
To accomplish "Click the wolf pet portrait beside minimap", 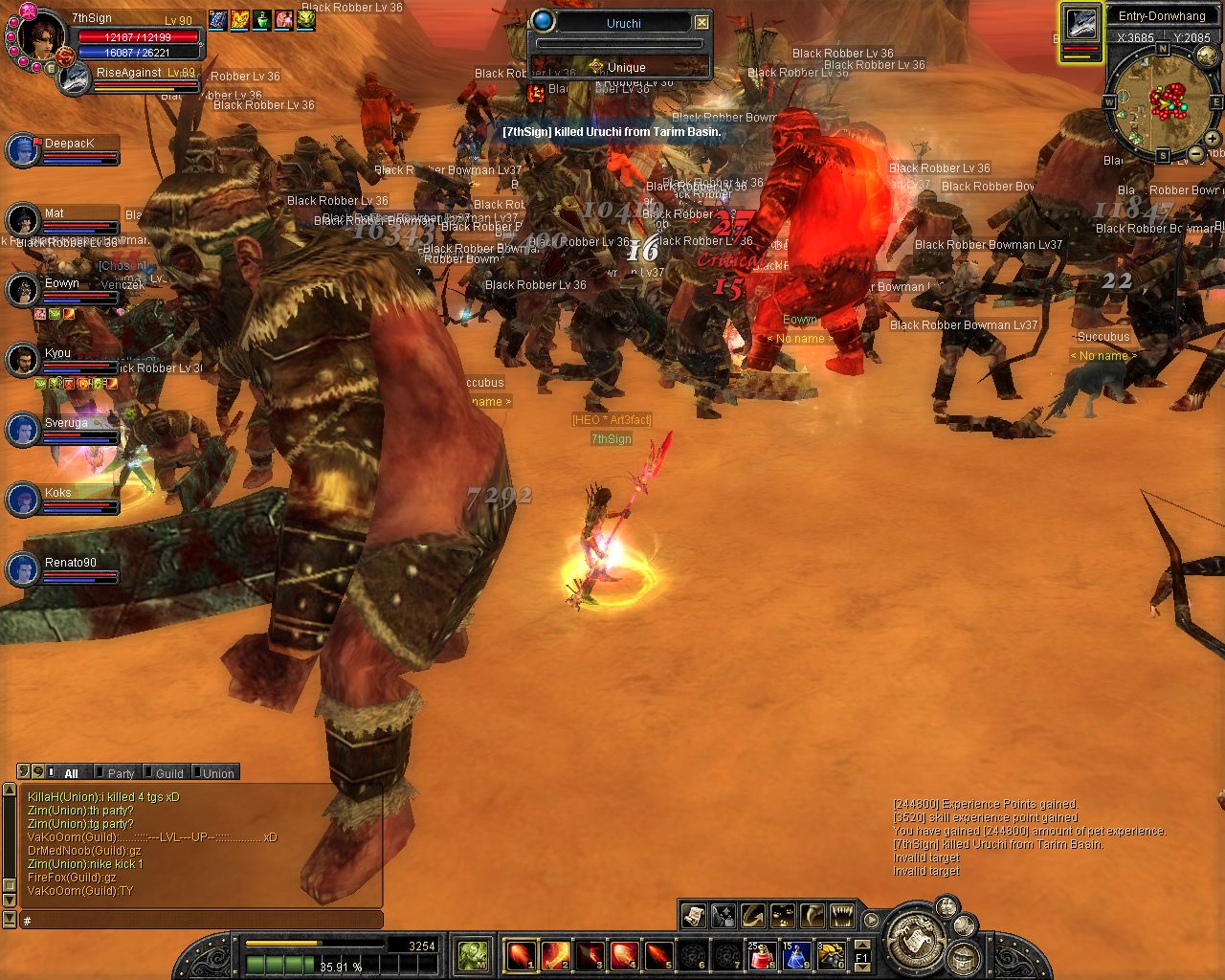I will pos(1080,25).
